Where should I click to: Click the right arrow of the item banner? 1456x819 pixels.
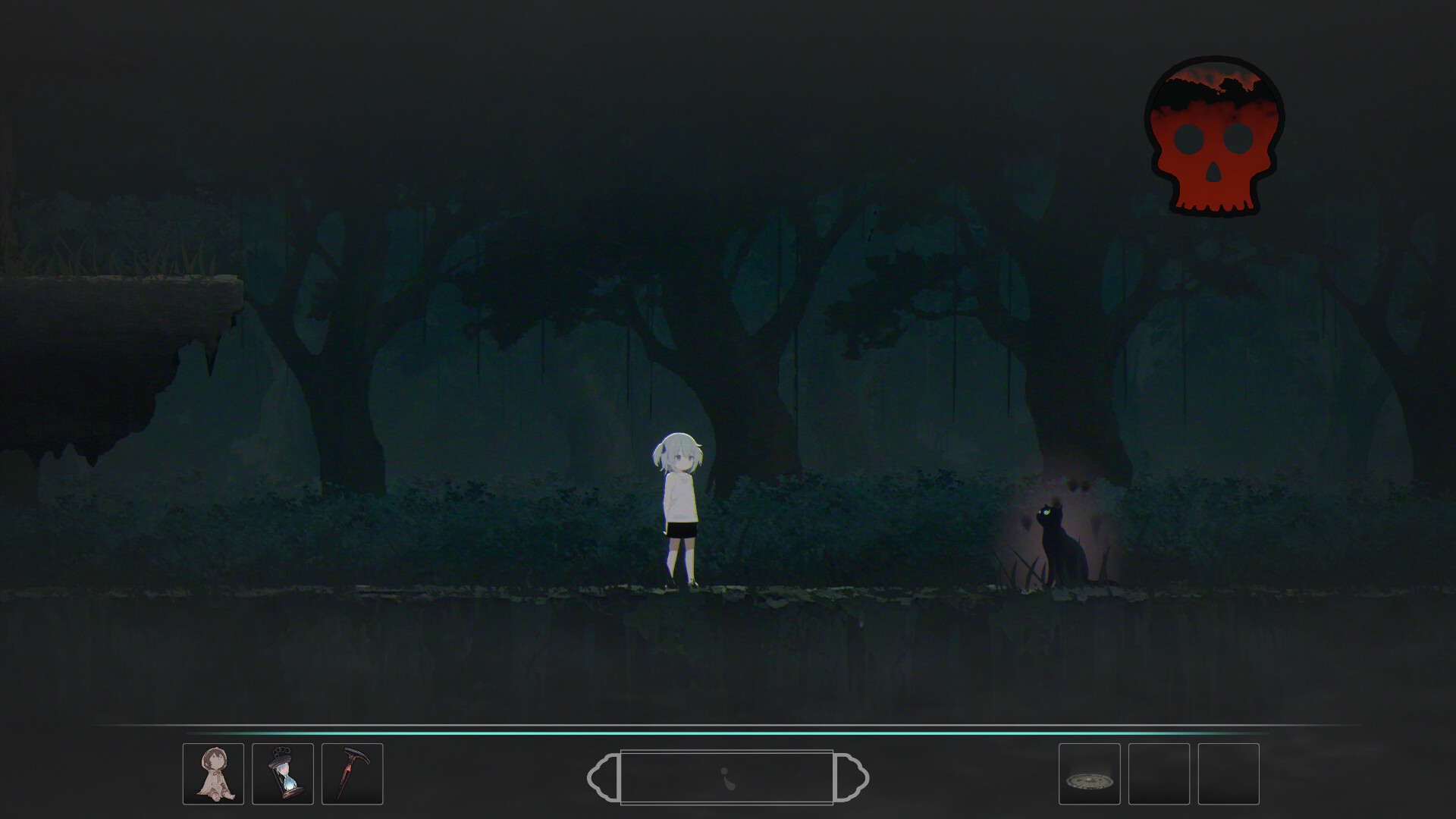click(852, 775)
